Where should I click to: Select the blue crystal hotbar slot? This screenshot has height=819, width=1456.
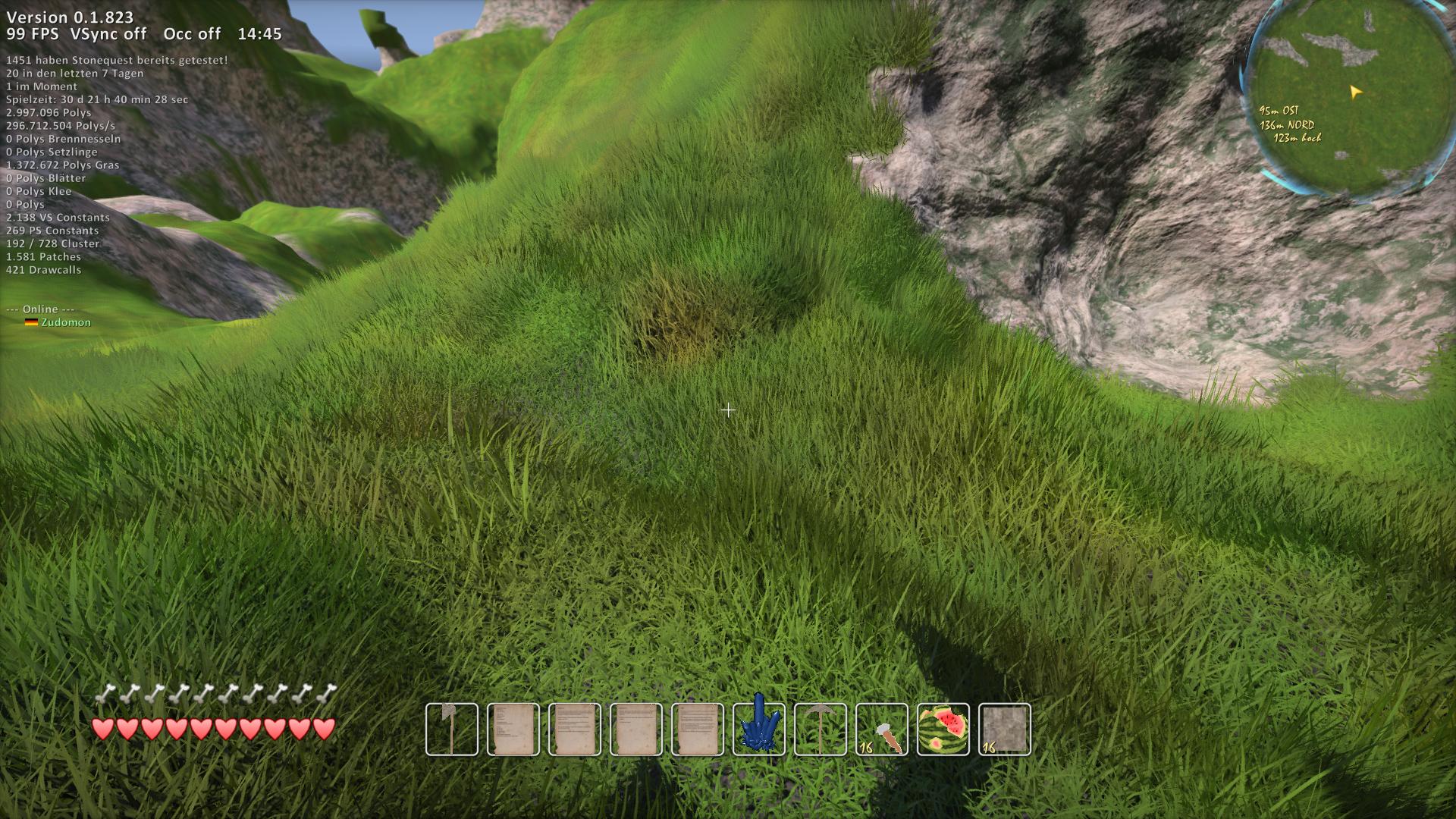coord(759,730)
